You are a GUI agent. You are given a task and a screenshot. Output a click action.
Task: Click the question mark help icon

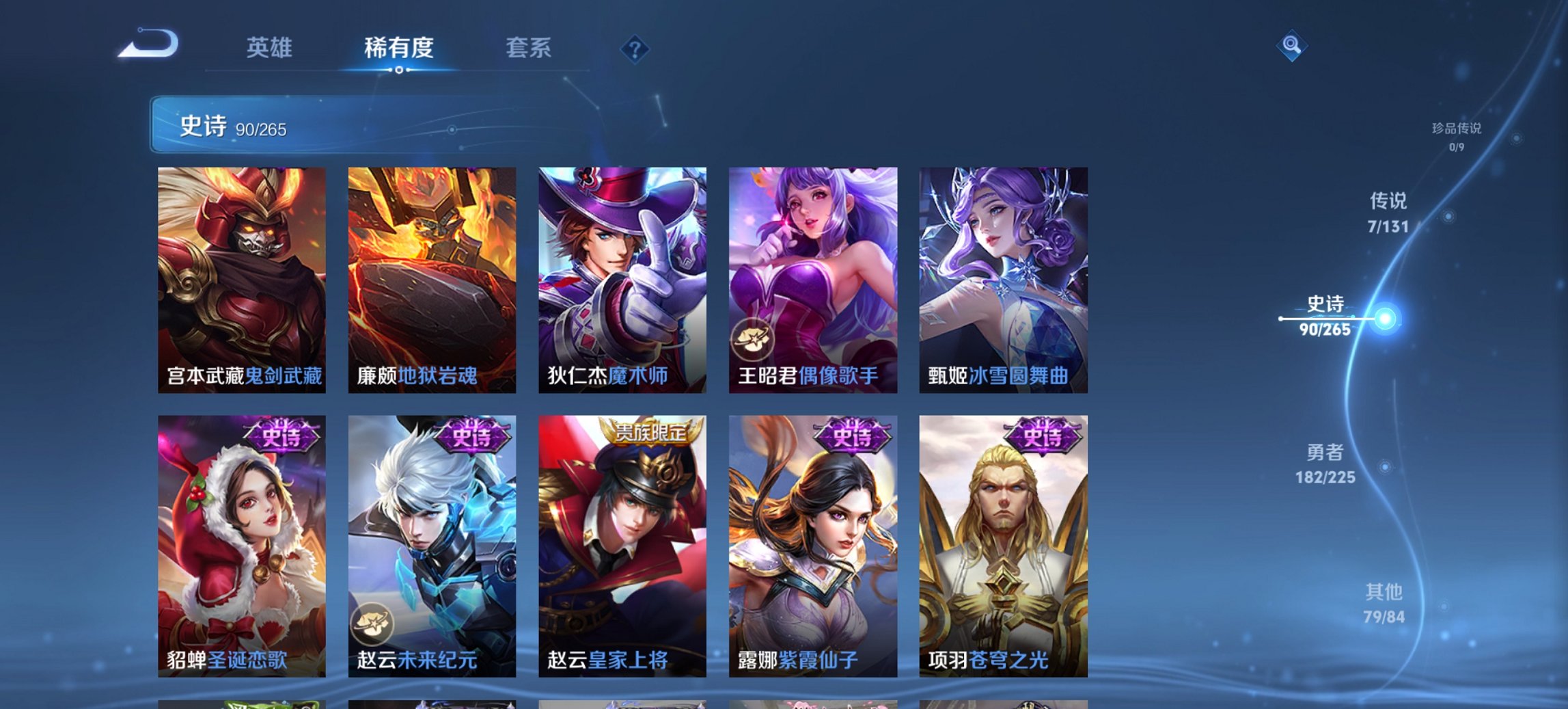tap(635, 48)
